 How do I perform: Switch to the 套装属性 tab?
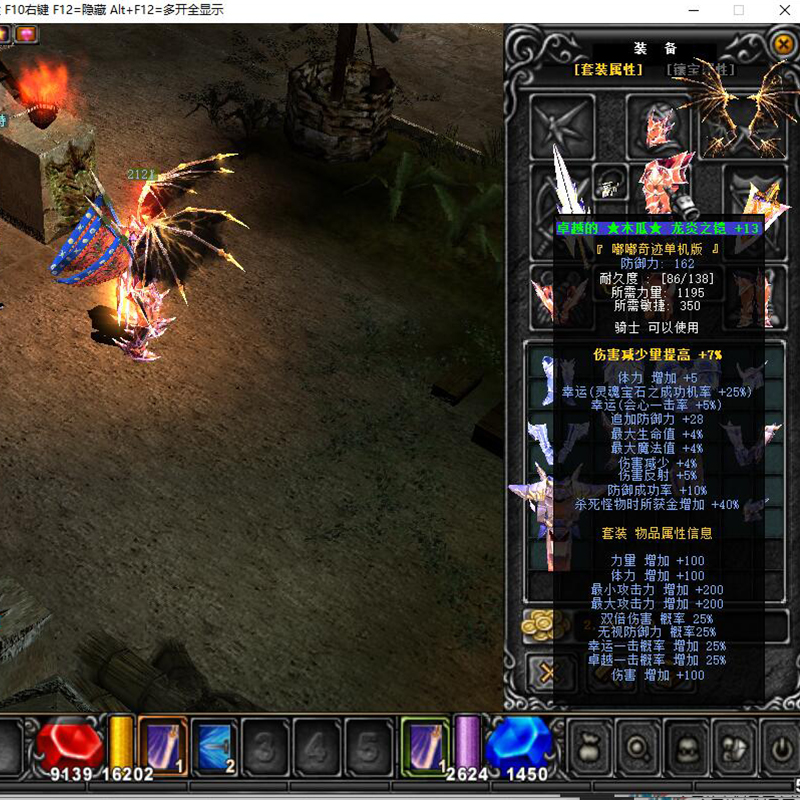click(607, 70)
